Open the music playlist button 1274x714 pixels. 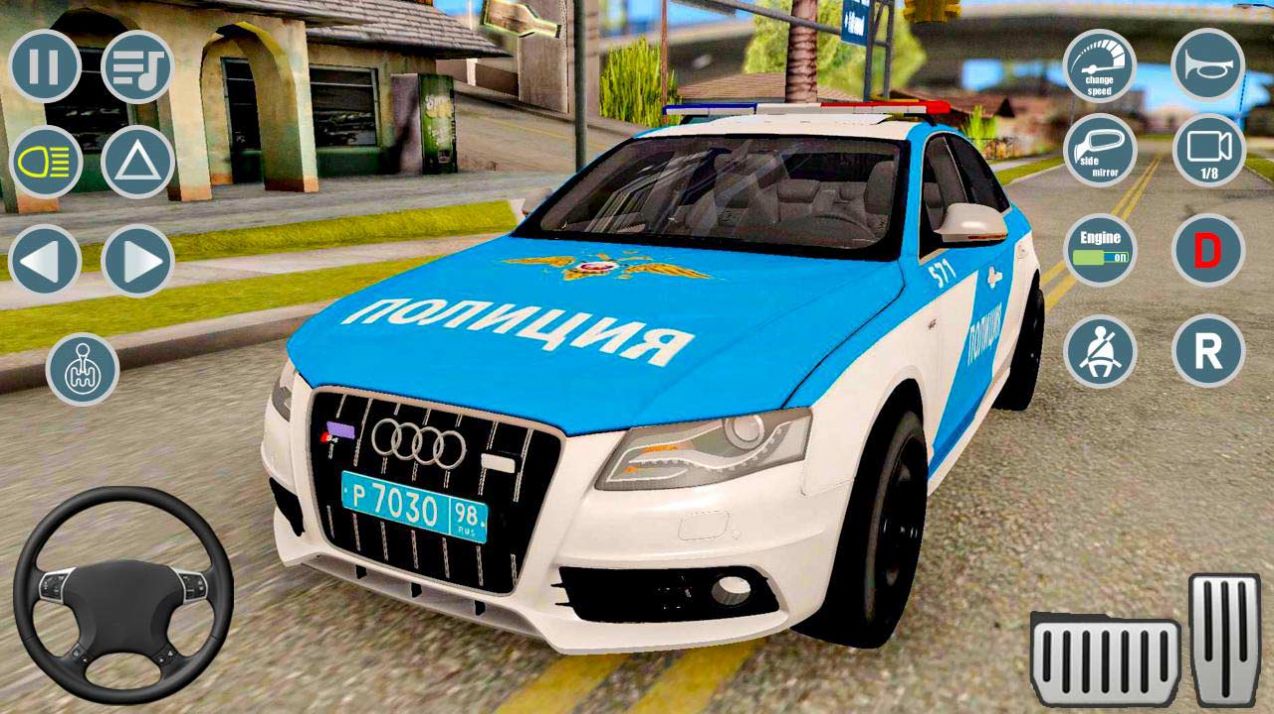click(137, 66)
